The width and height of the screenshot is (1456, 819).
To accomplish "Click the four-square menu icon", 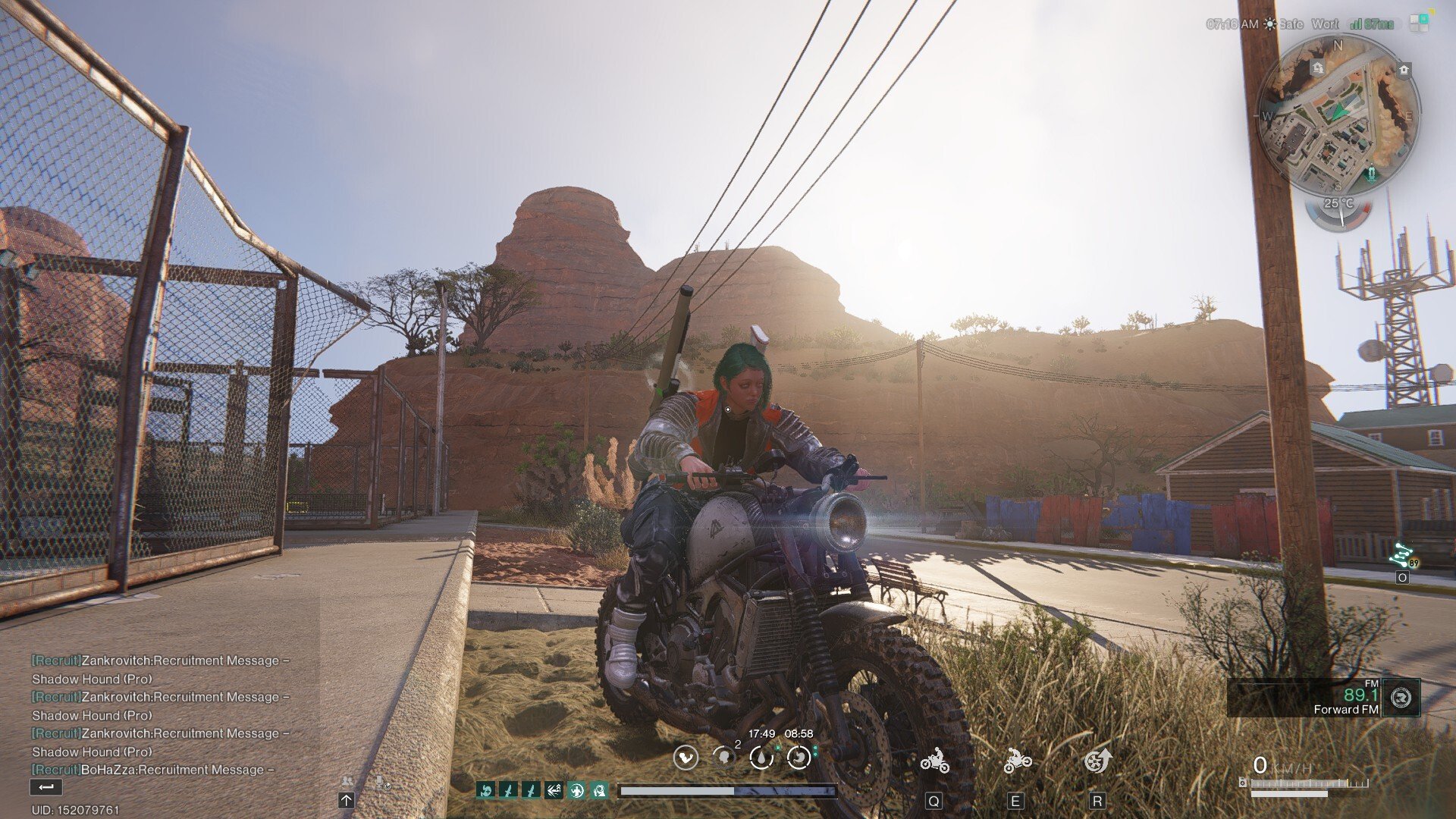I will tap(1419, 22).
